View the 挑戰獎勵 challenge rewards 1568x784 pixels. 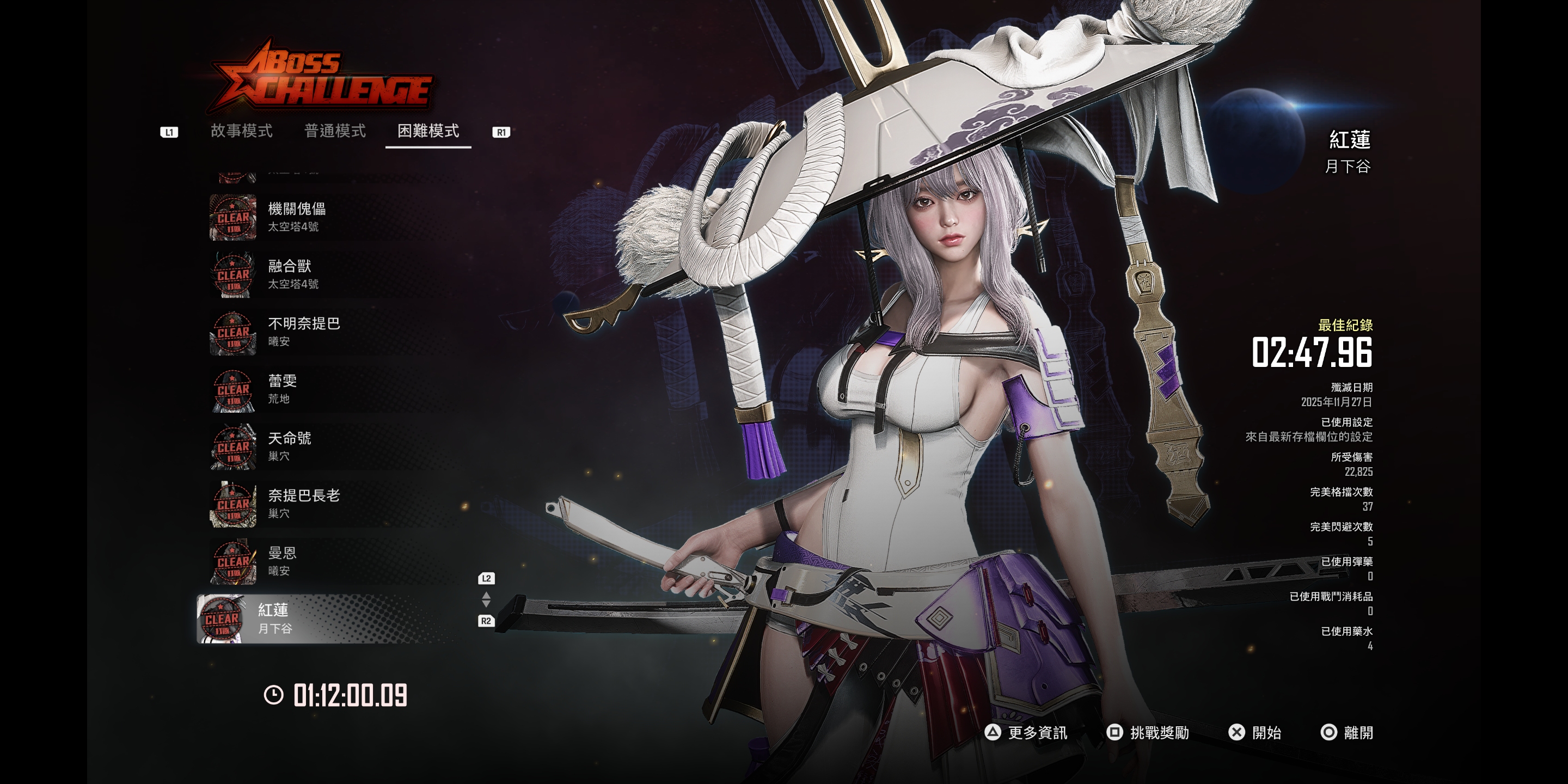click(x=1148, y=732)
